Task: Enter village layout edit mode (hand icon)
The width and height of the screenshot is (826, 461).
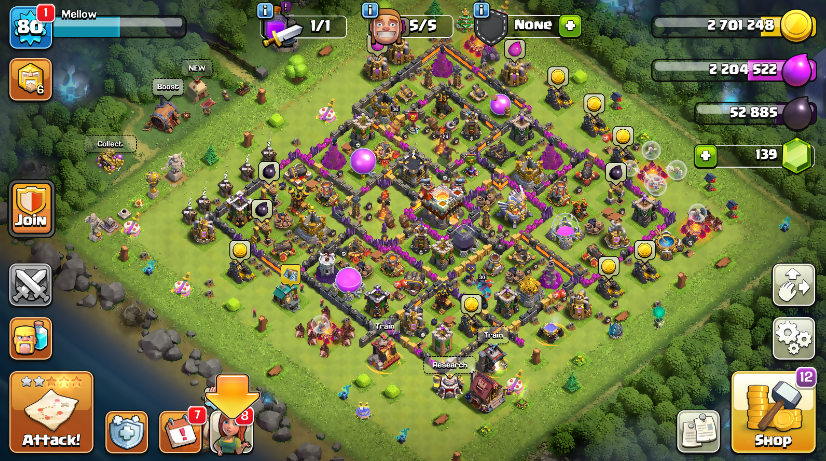Action: [x=793, y=285]
